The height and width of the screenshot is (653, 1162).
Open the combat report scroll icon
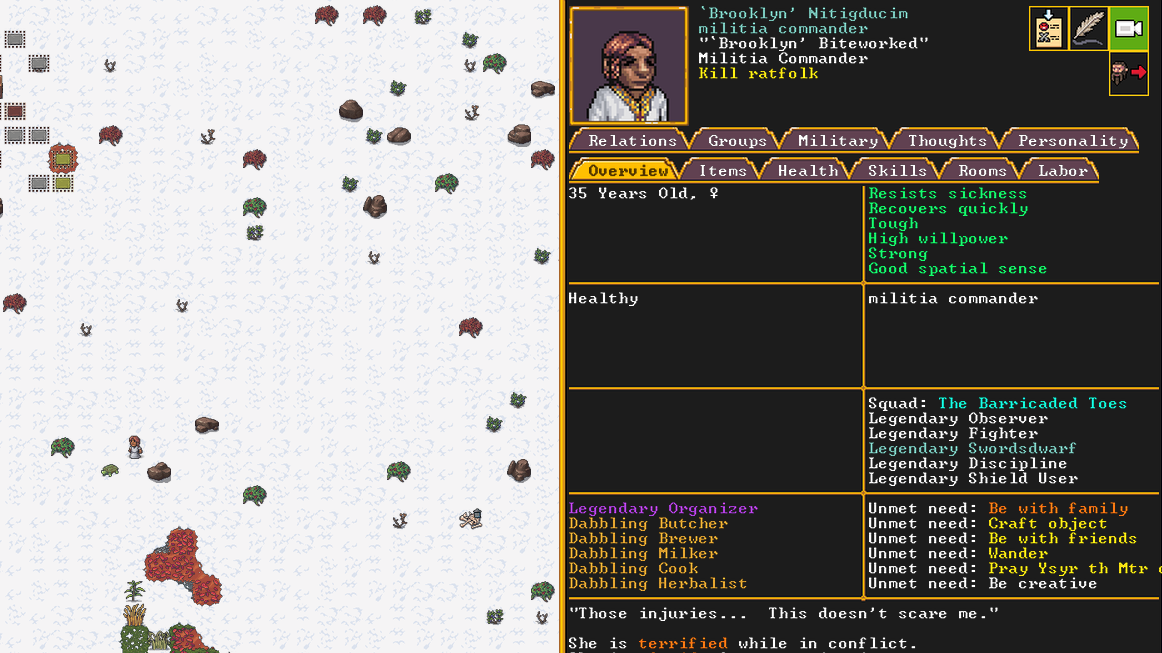click(1049, 29)
